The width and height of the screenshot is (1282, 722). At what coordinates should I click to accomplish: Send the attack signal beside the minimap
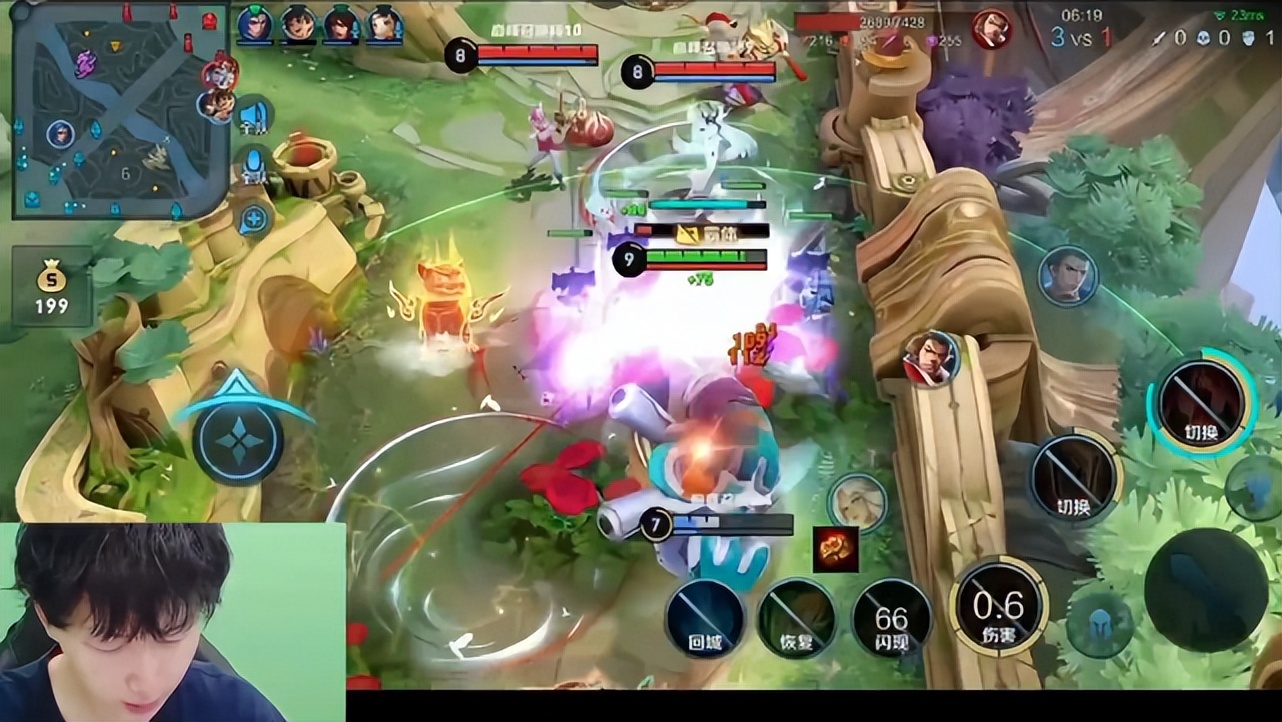point(254,116)
